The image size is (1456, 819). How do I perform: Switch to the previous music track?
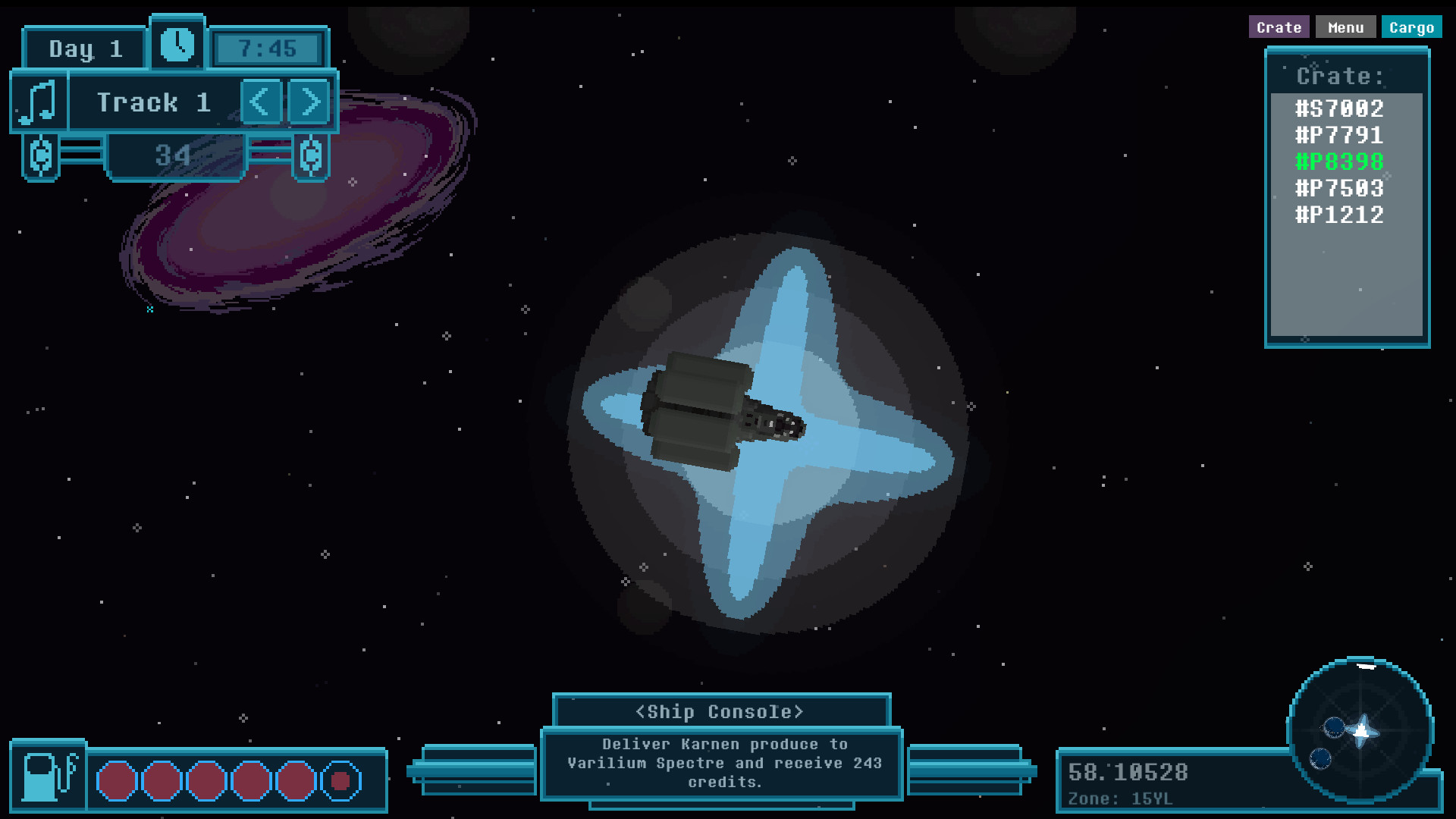click(x=262, y=101)
